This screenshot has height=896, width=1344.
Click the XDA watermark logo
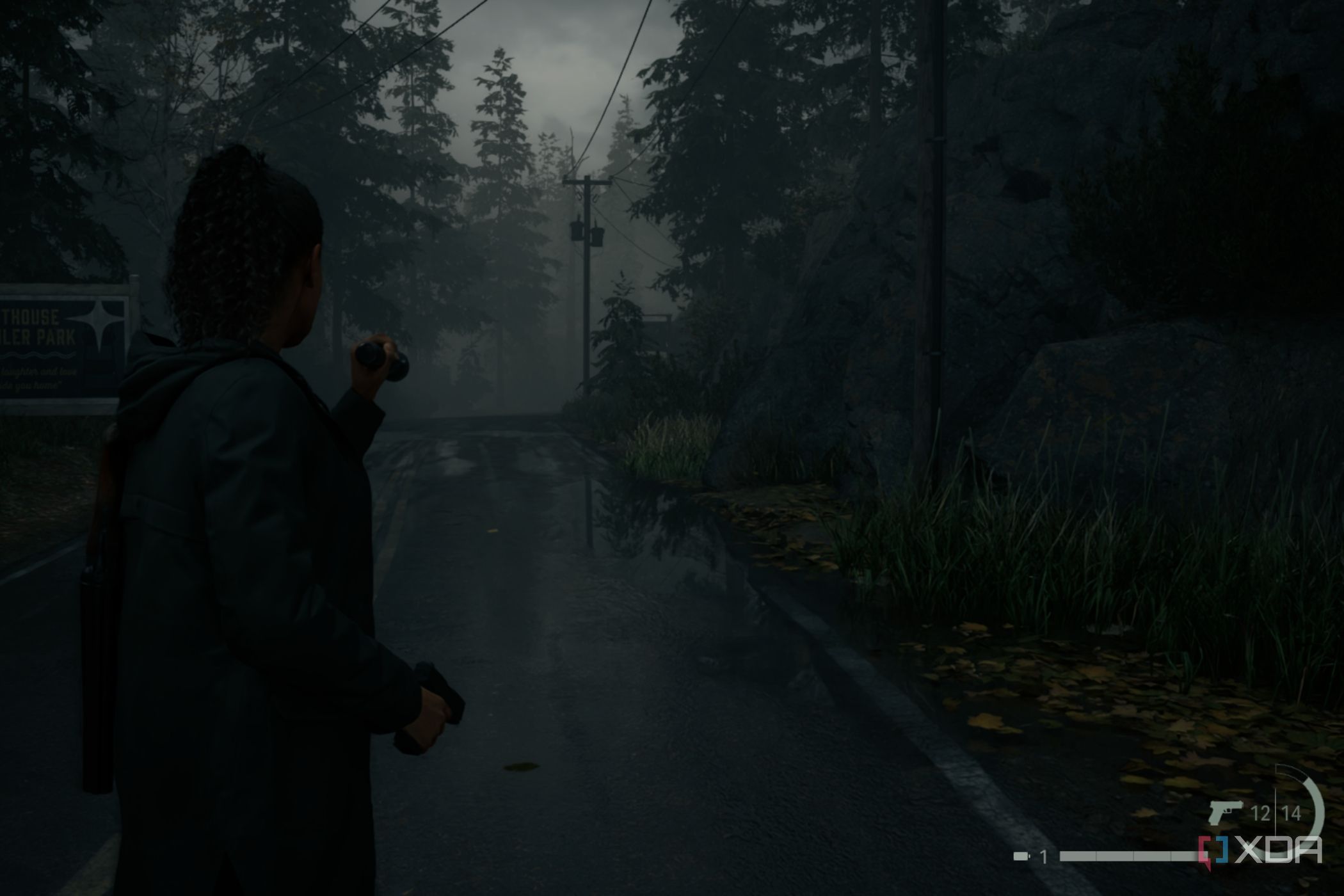[1260, 851]
